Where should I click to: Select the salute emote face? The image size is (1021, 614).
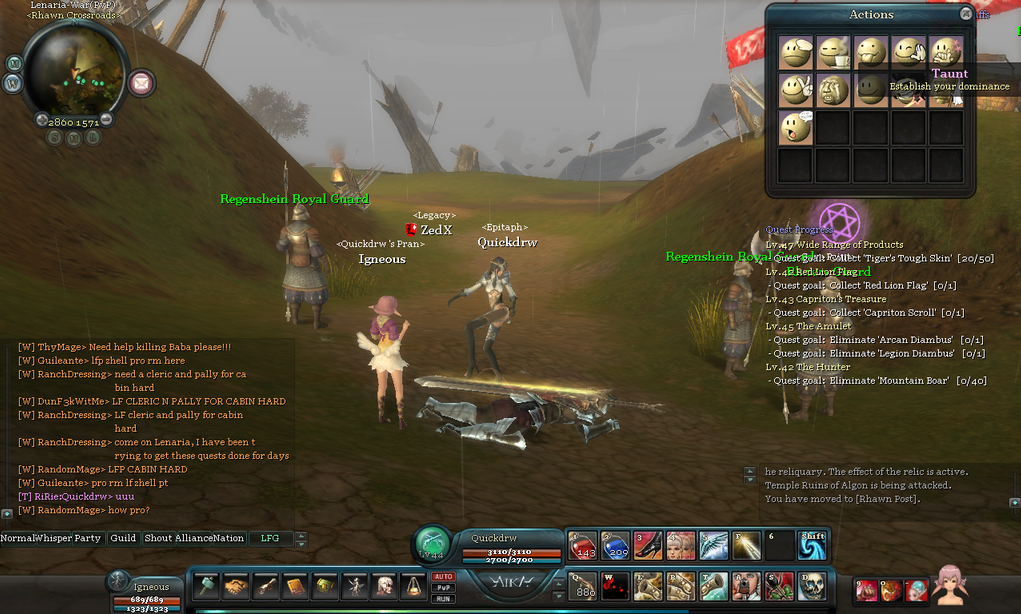pyautogui.click(x=796, y=53)
